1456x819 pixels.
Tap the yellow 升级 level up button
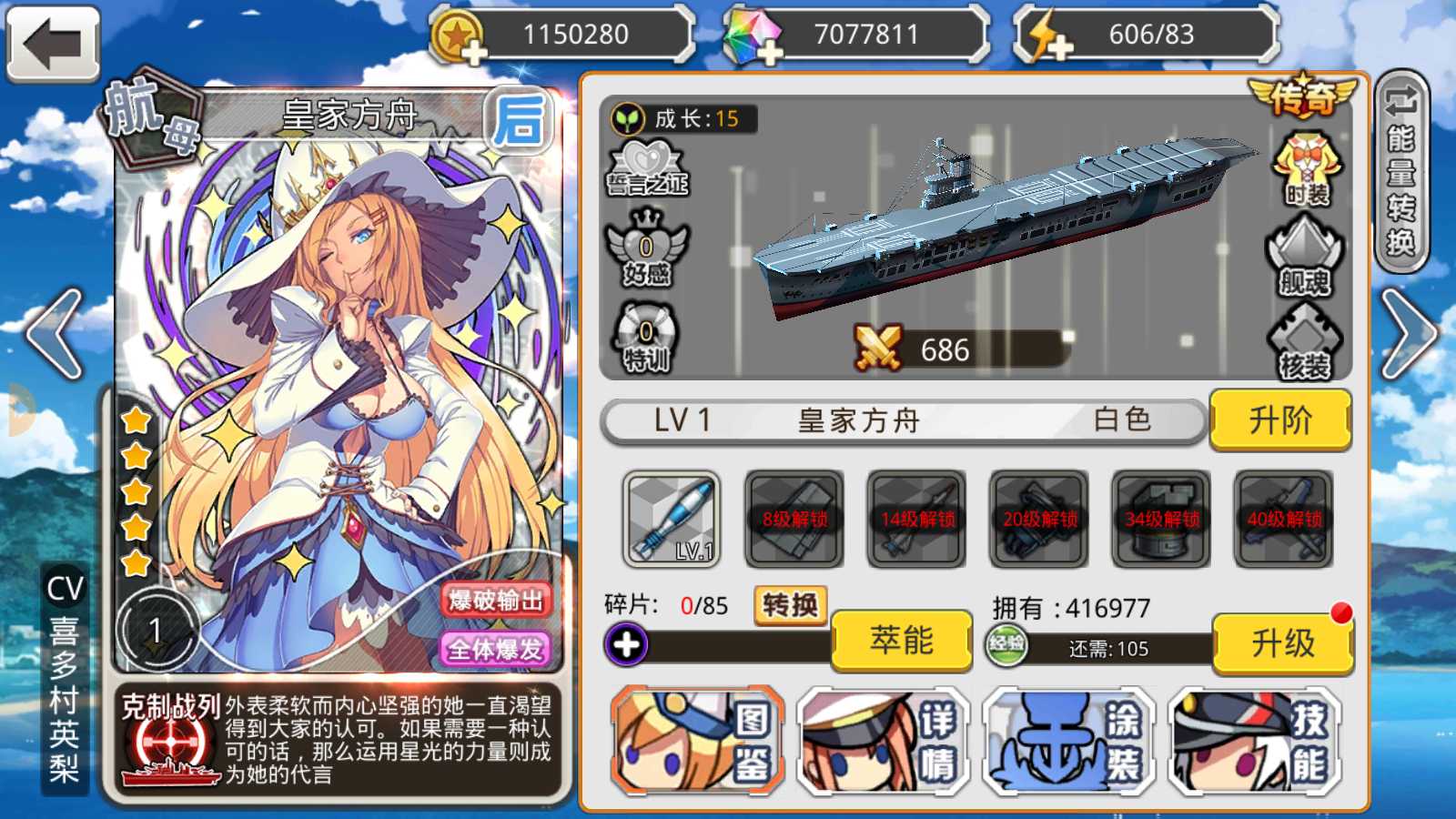tap(1282, 643)
